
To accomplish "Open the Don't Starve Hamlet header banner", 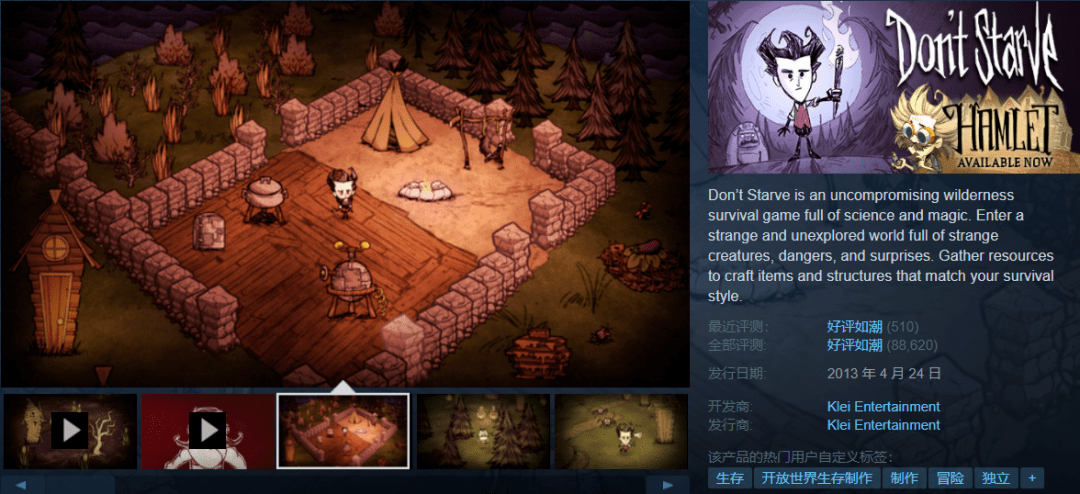I will pyautogui.click(x=894, y=87).
